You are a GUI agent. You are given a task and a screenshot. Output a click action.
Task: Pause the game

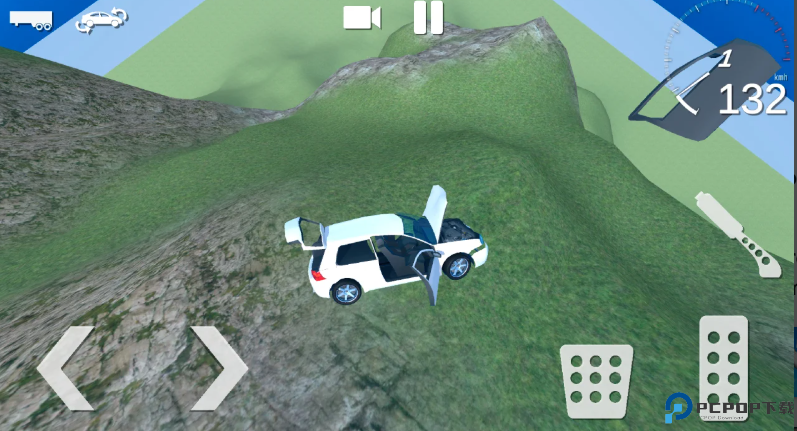tap(428, 17)
